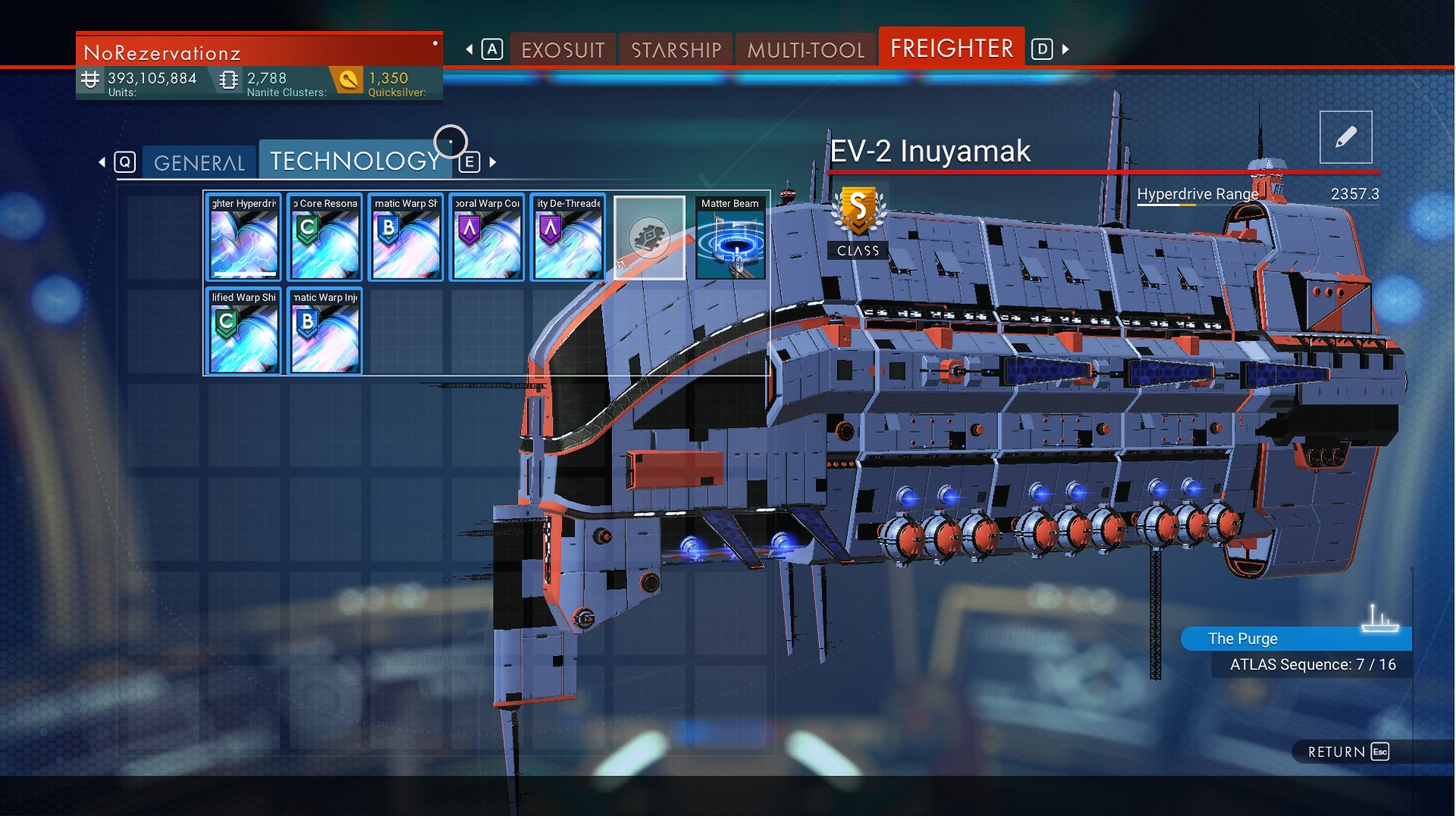Switch to the Exosuit tab
This screenshot has width=1456, height=819.
(563, 50)
